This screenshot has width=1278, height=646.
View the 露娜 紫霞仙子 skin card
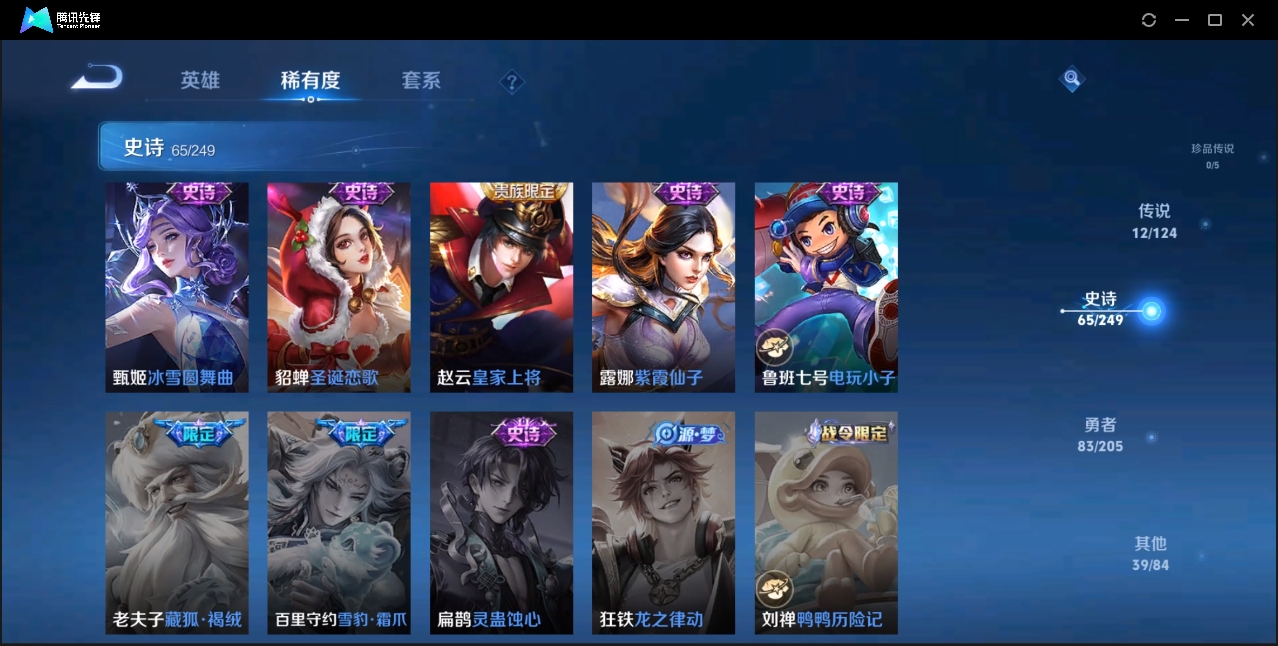pyautogui.click(x=663, y=287)
